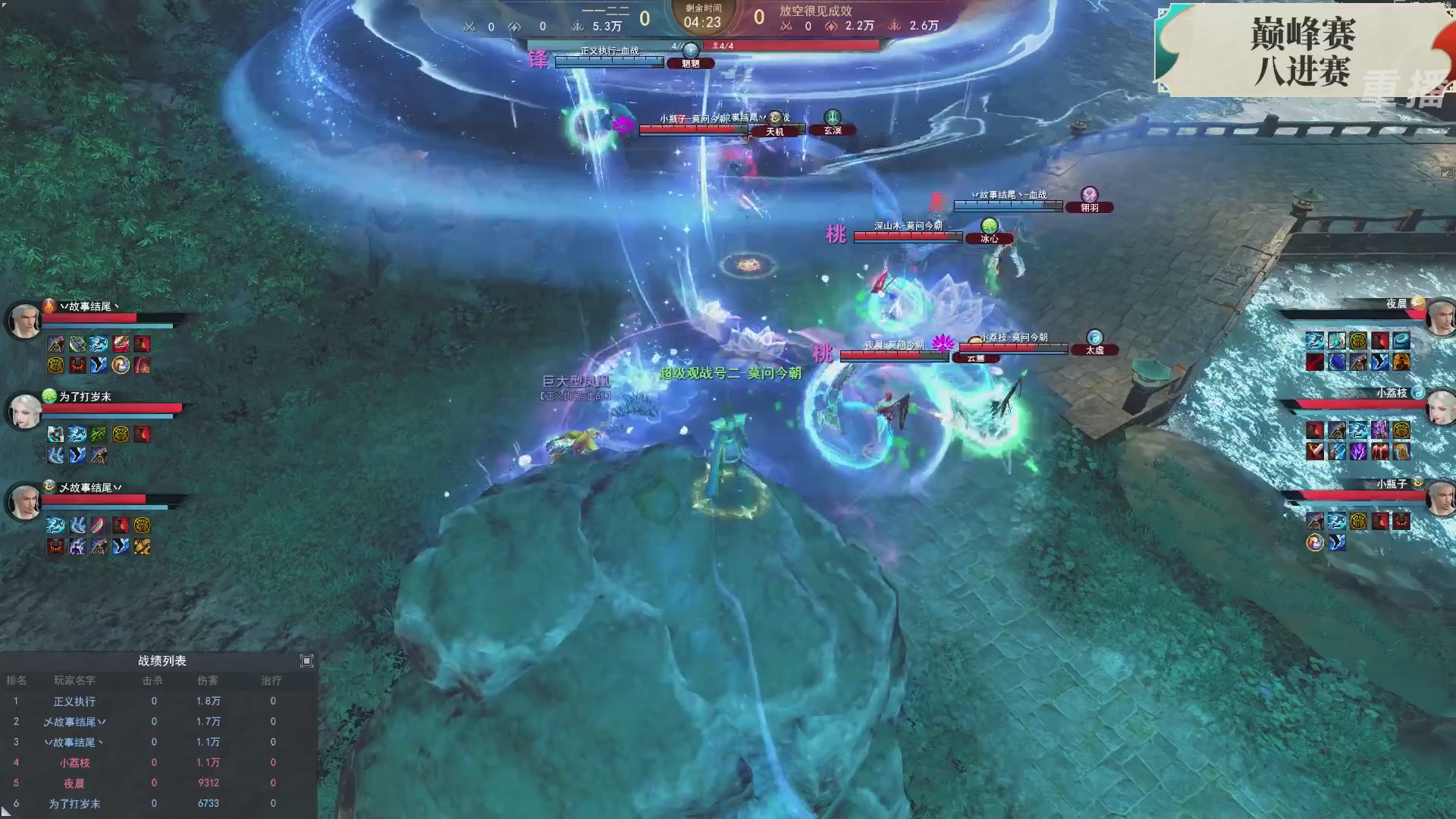
Task: Click the 04:23 remaining time countdown display
Action: 704,22
